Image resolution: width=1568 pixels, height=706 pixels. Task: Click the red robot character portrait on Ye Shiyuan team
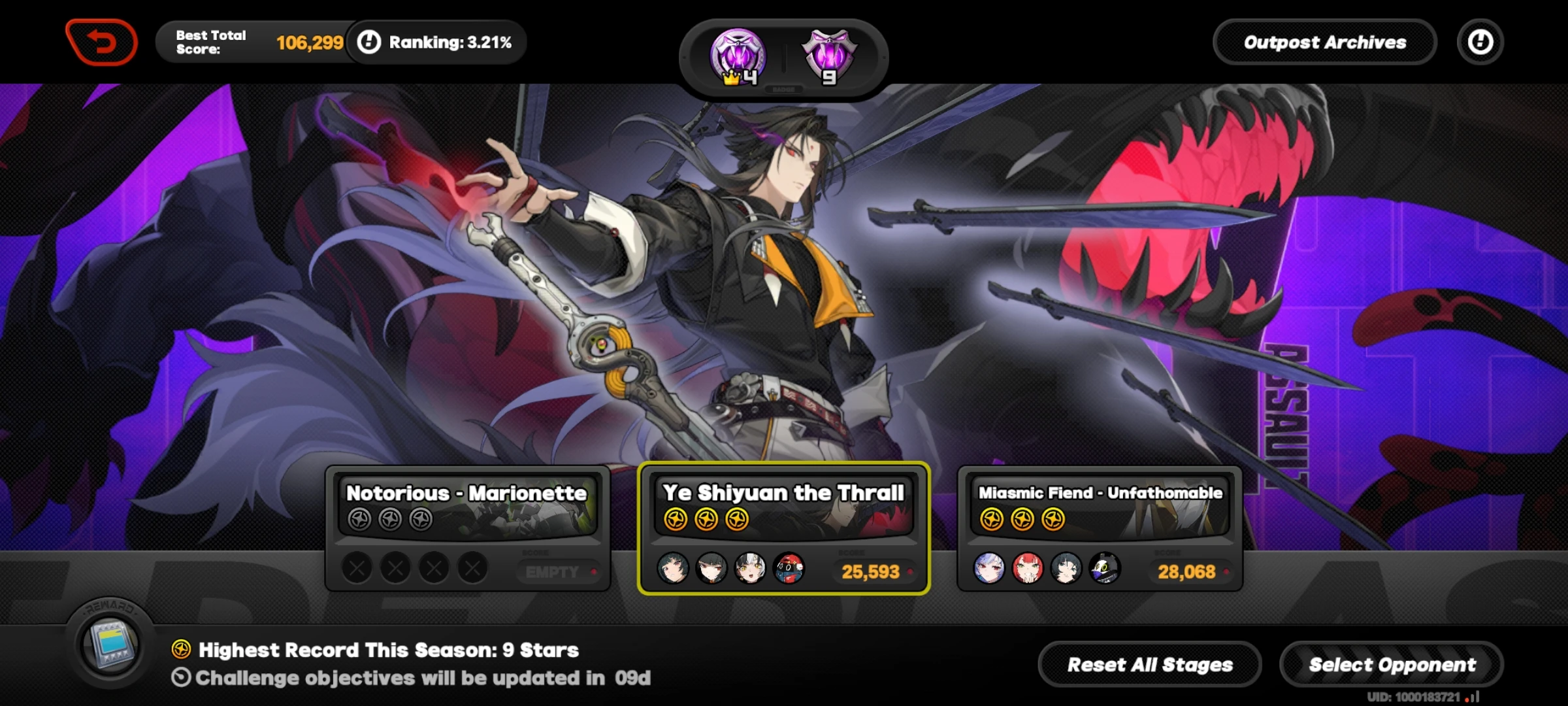[x=789, y=568]
